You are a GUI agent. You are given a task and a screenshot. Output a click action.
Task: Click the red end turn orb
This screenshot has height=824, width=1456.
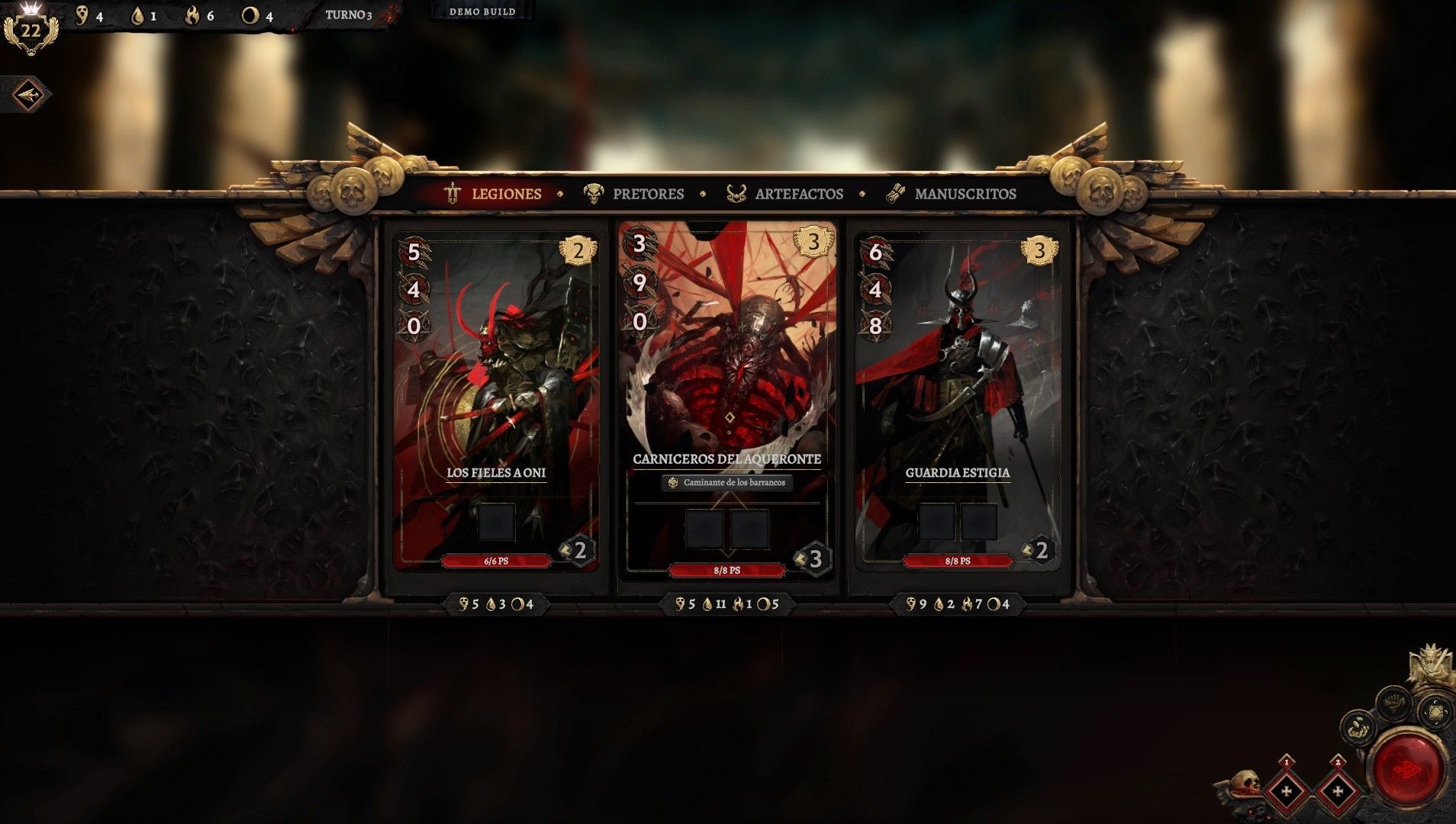(1409, 768)
